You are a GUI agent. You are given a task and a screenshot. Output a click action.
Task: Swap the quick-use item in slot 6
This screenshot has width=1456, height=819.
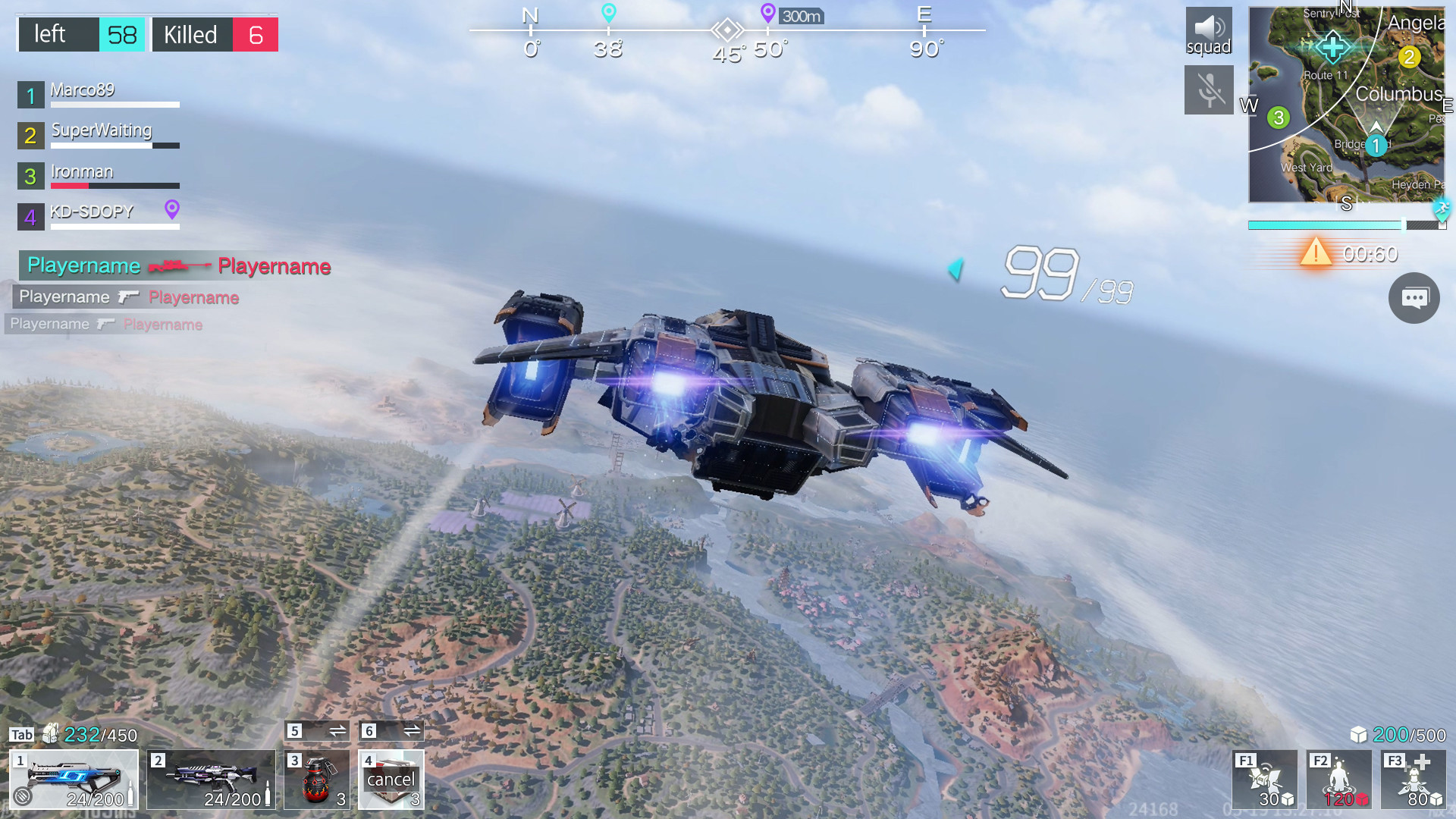click(410, 730)
